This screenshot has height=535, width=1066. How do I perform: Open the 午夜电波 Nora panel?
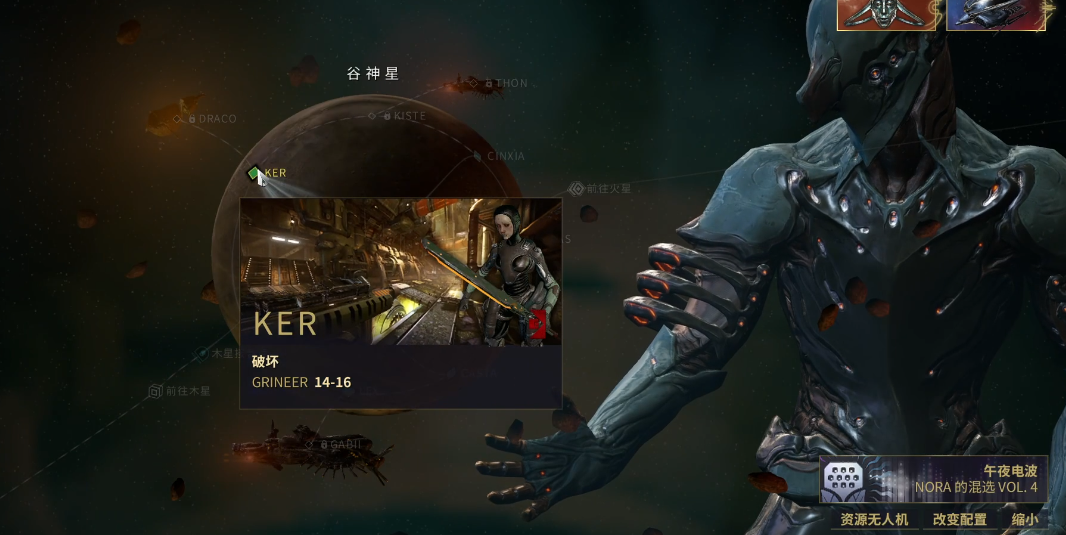(x=935, y=480)
